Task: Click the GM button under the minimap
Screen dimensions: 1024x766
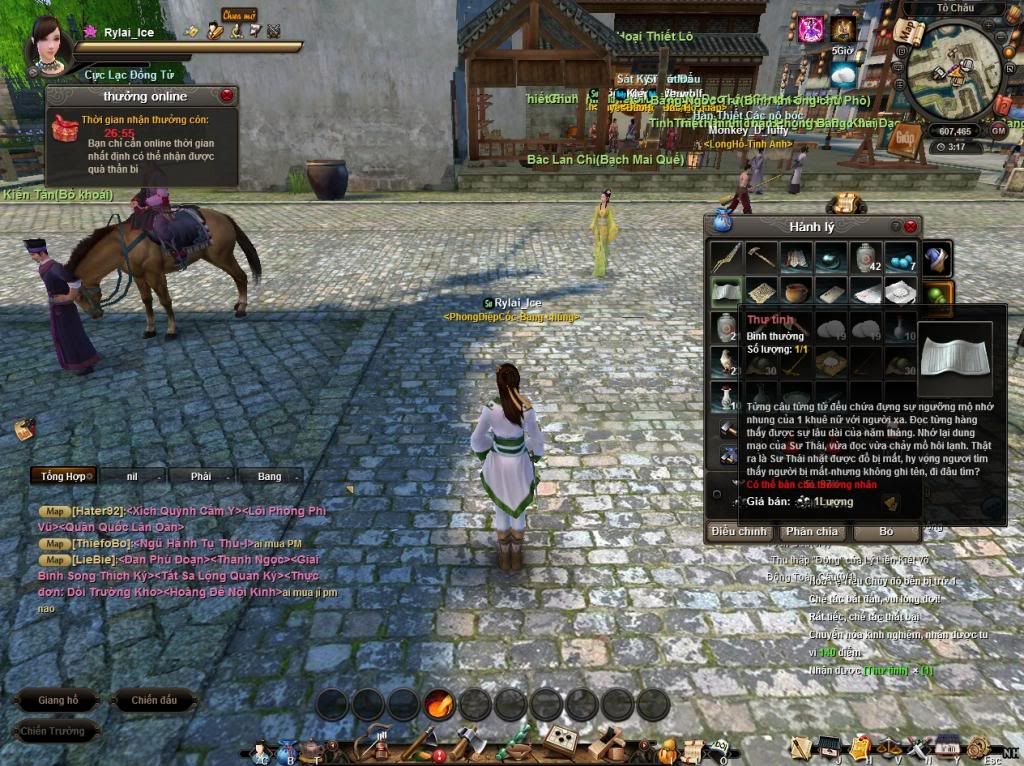Action: point(998,130)
